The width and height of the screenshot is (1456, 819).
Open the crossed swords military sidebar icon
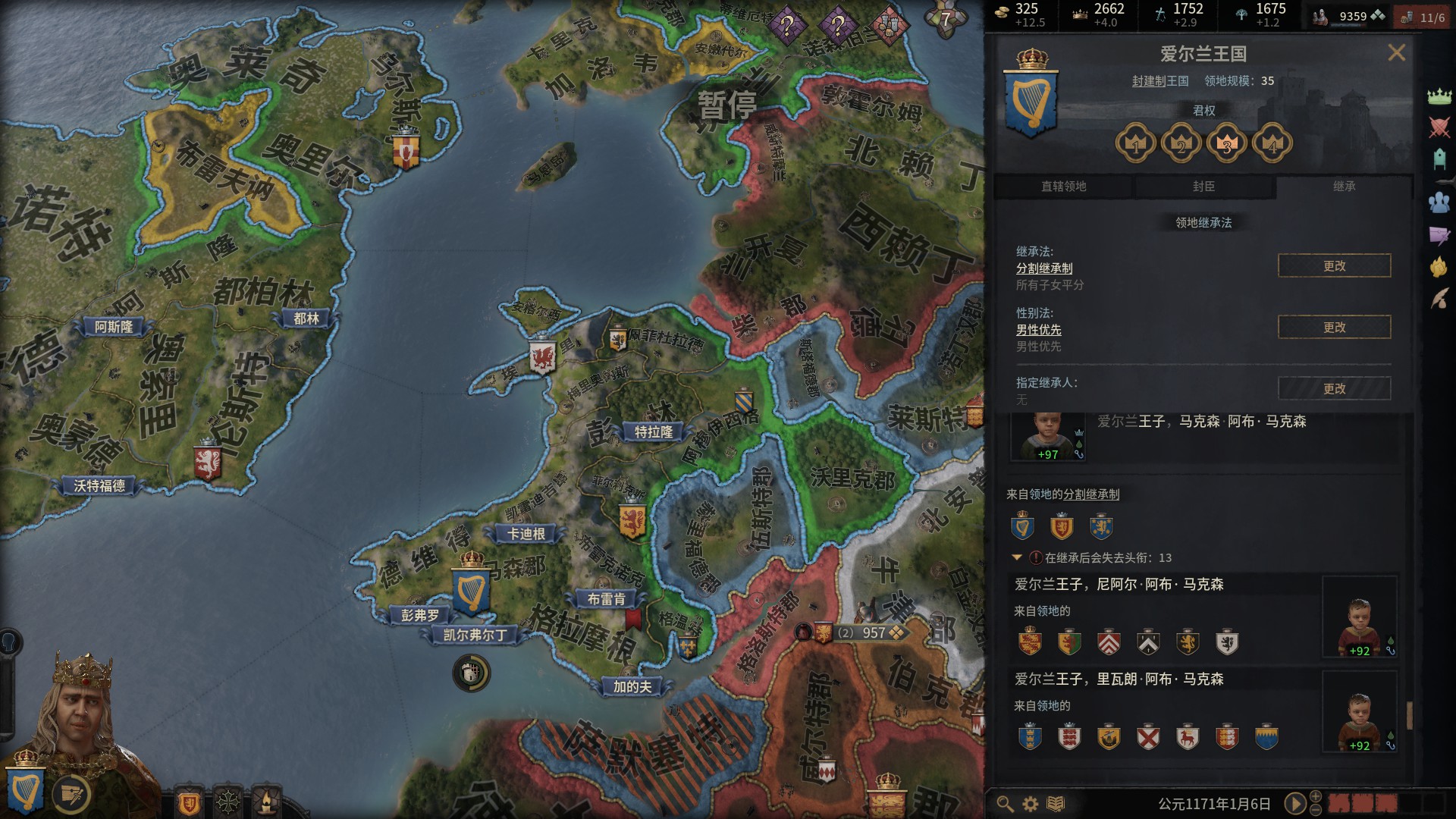tap(1439, 127)
